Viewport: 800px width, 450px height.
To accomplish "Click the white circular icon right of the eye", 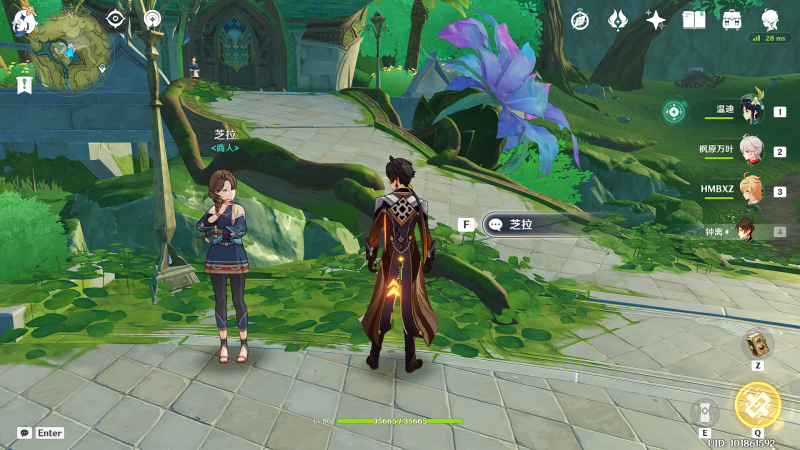I will 151,18.
